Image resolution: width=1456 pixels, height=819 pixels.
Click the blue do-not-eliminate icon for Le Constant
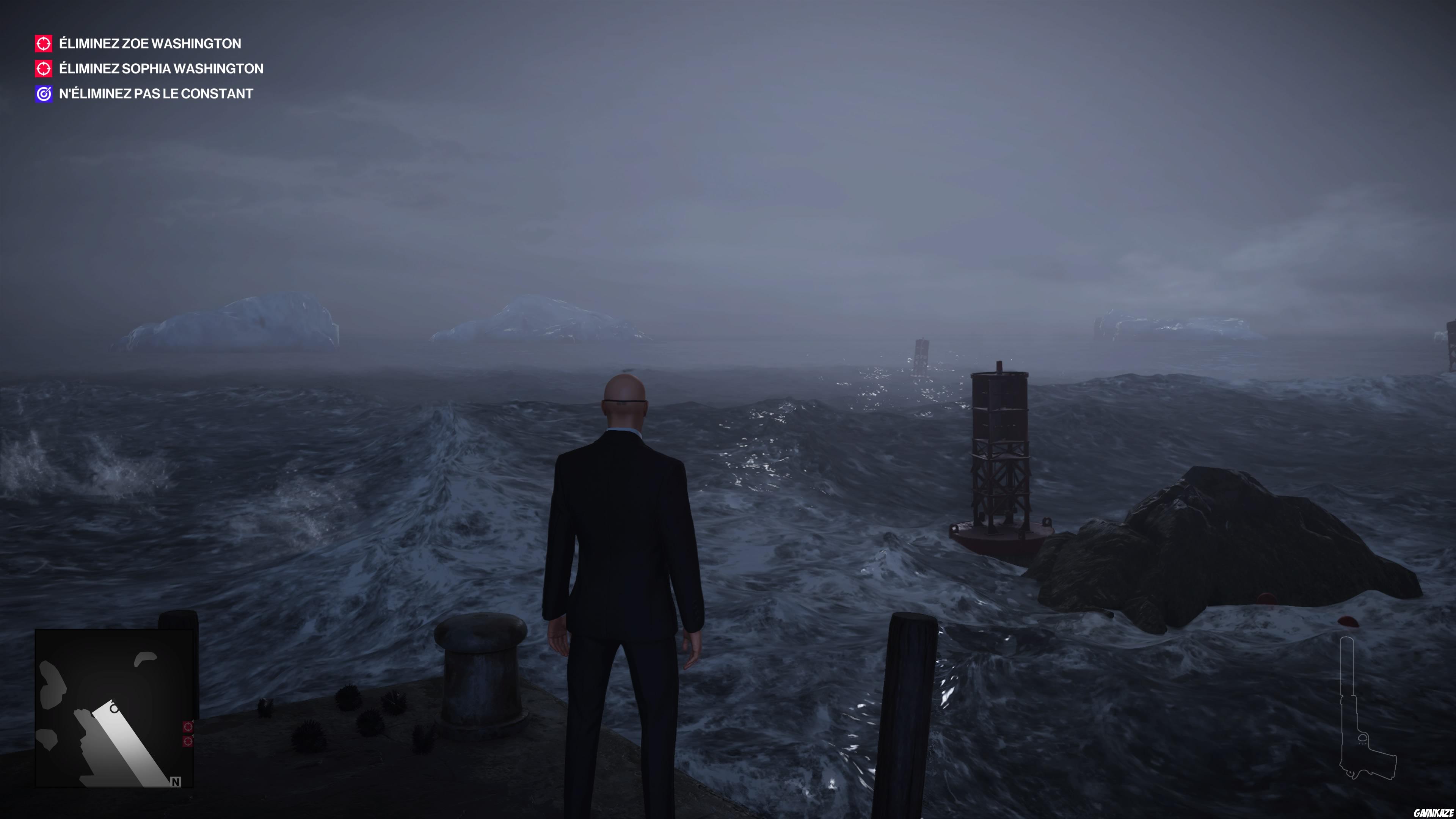tap(44, 94)
